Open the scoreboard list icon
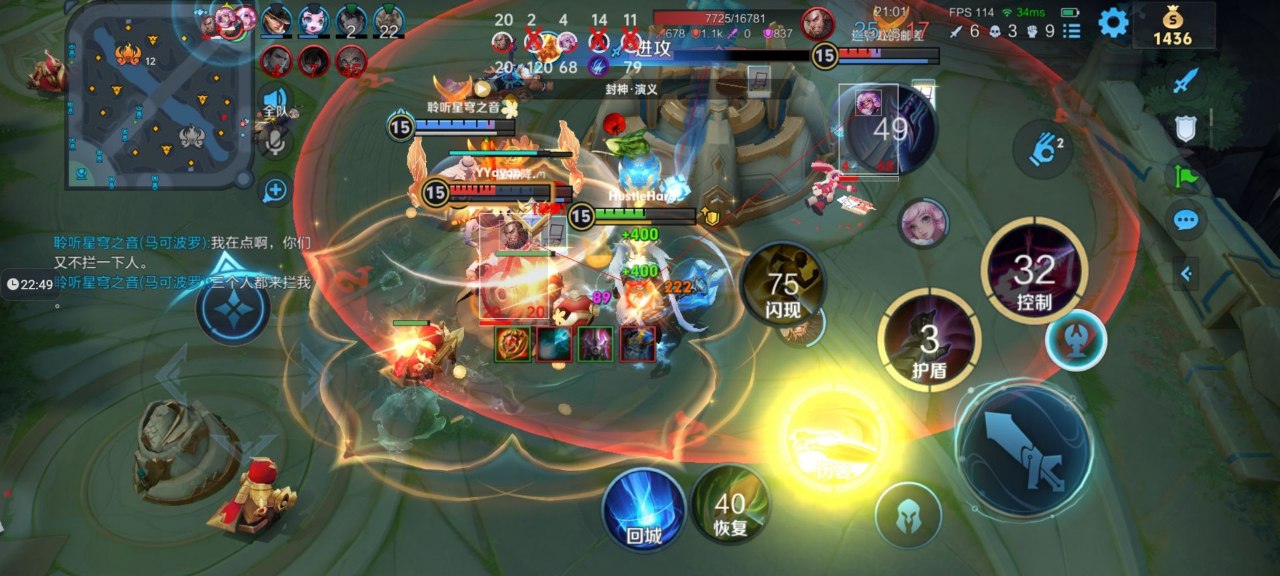The image size is (1280, 576). (x=1072, y=31)
